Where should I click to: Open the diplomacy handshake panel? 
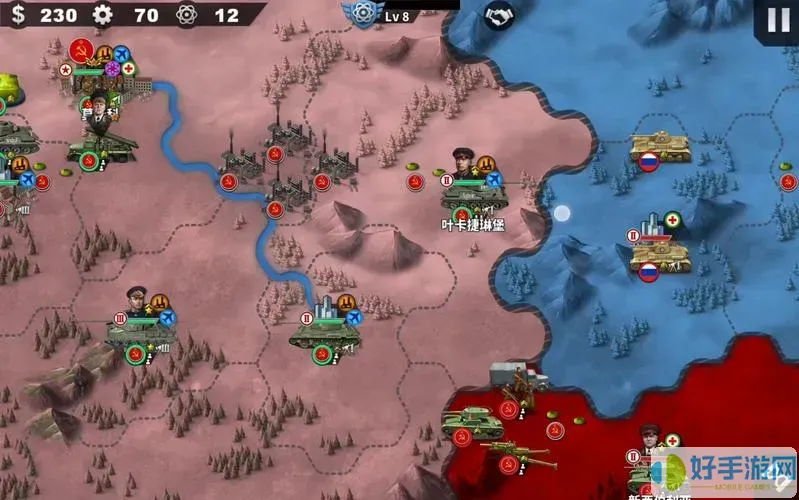(498, 16)
